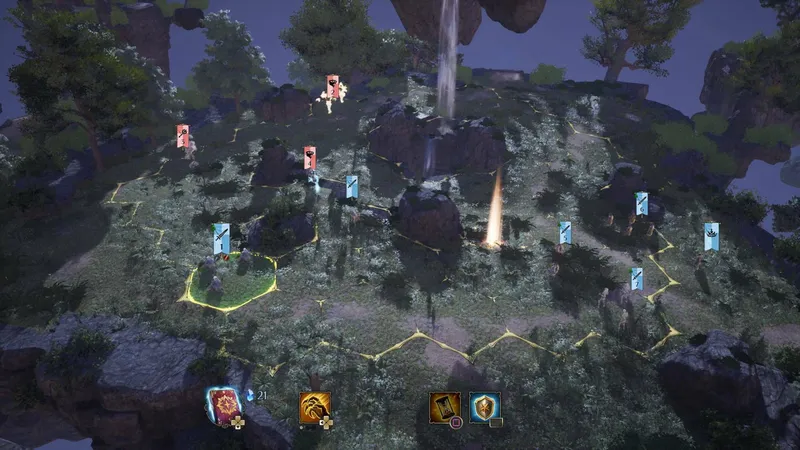
Task: Activate the golden claw ability
Action: click(x=314, y=406)
